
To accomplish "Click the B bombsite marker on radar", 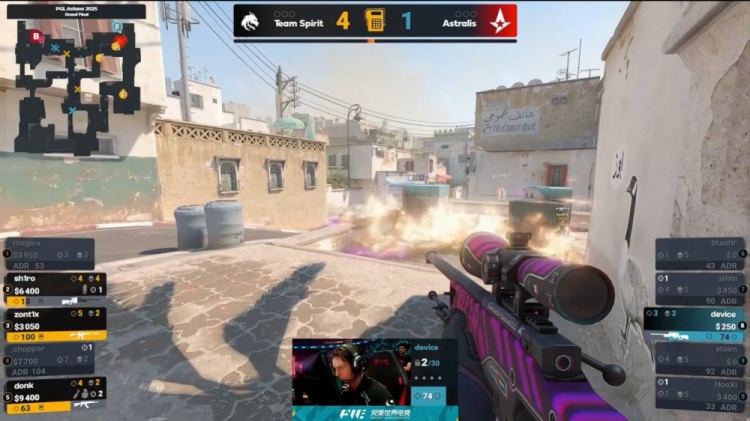I will coord(36,37).
